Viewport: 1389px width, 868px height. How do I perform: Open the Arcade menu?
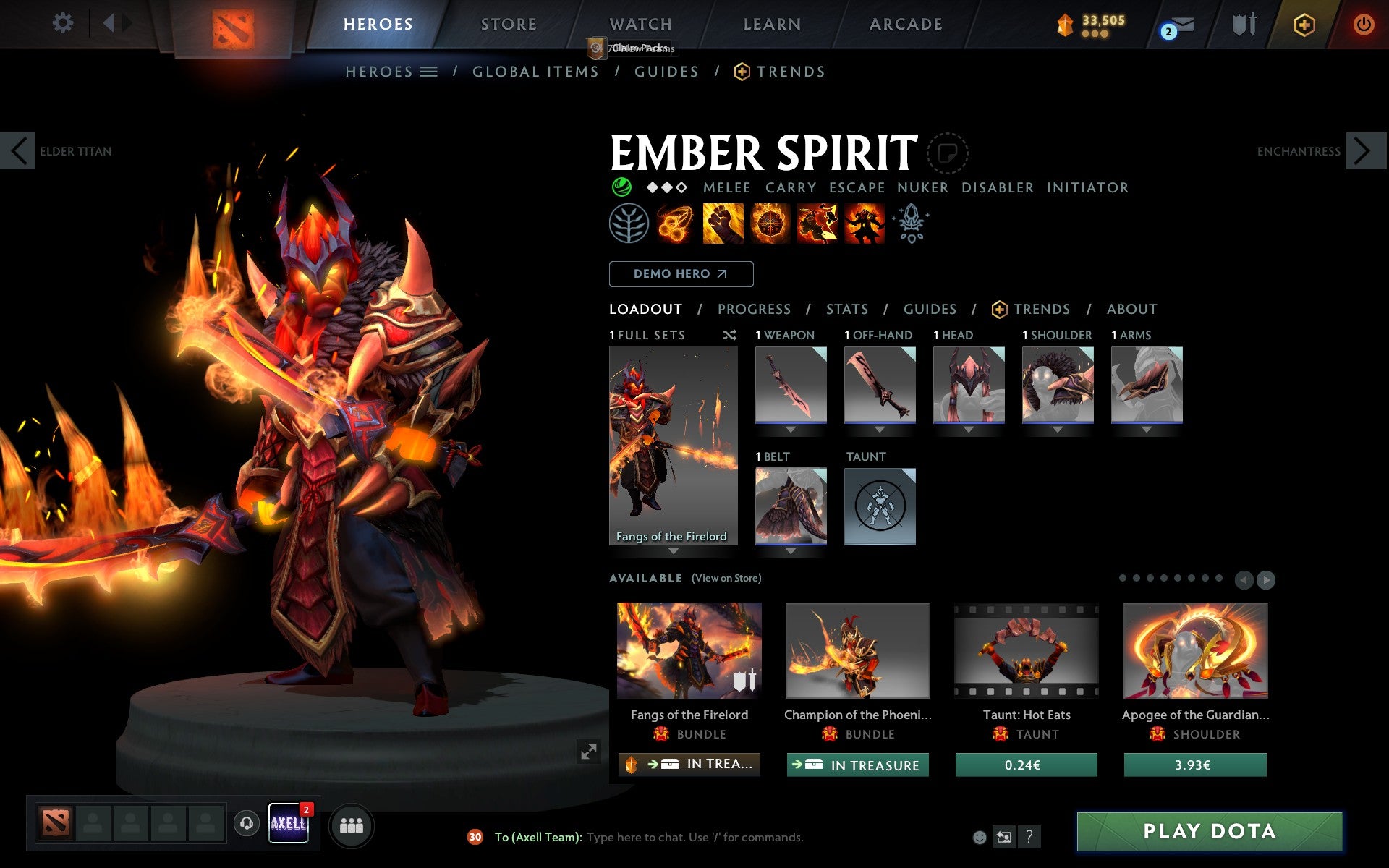(905, 24)
